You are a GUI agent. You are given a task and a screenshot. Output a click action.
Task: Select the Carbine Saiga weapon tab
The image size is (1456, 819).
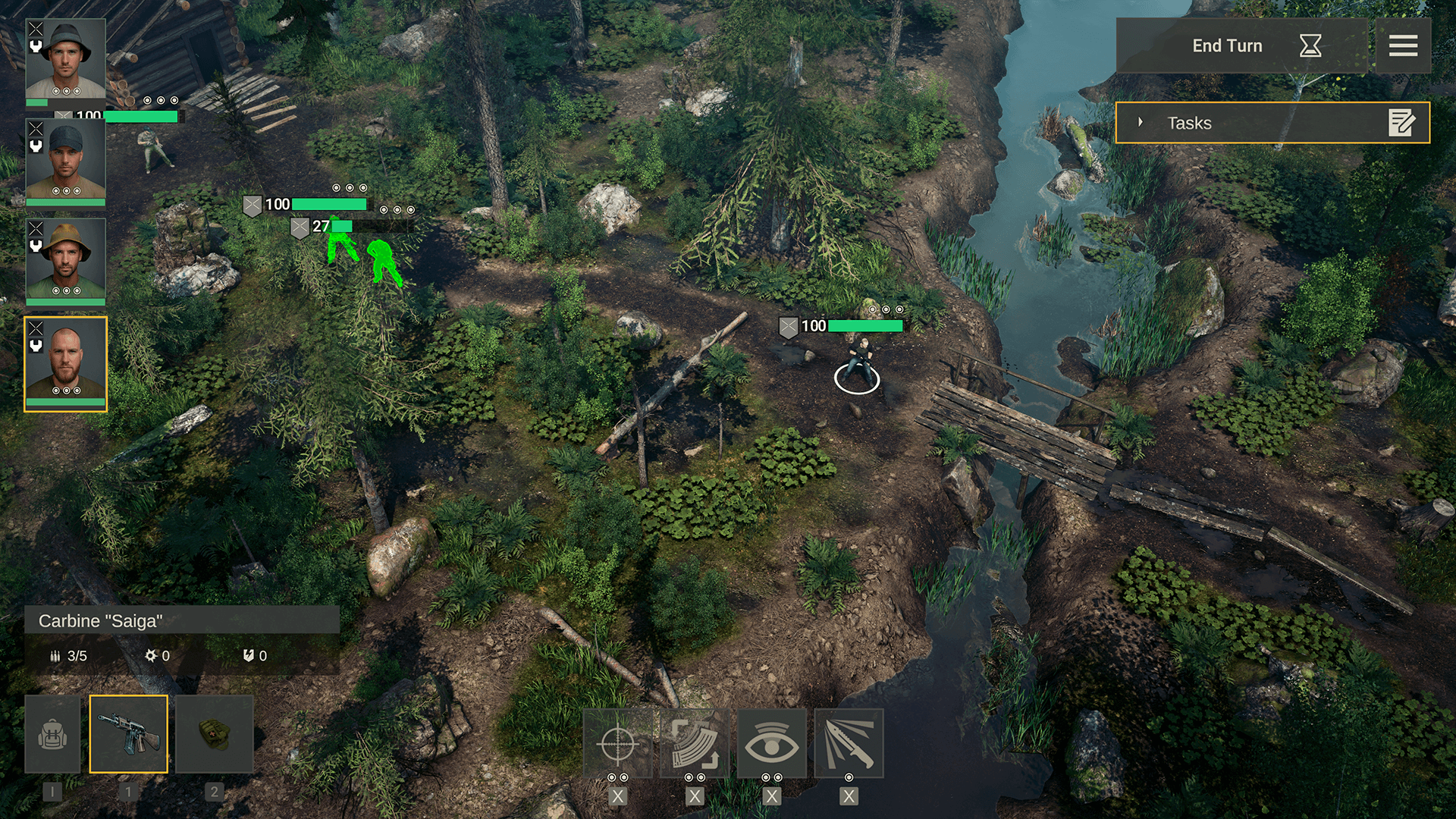[x=129, y=734]
